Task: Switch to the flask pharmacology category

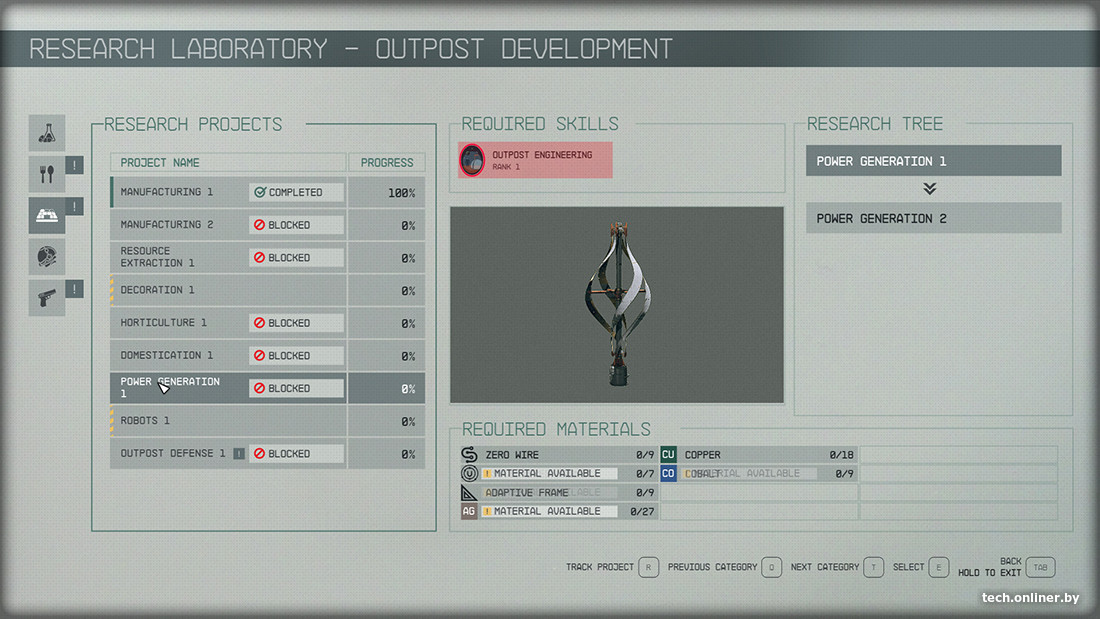Action: (x=47, y=133)
